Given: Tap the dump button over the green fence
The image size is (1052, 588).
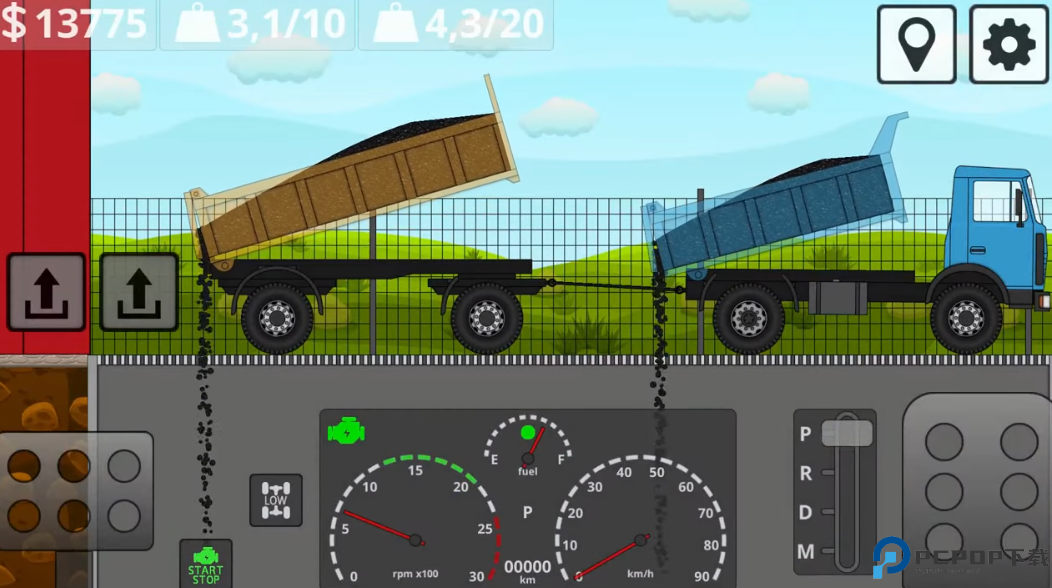Looking at the screenshot, I should point(139,292).
